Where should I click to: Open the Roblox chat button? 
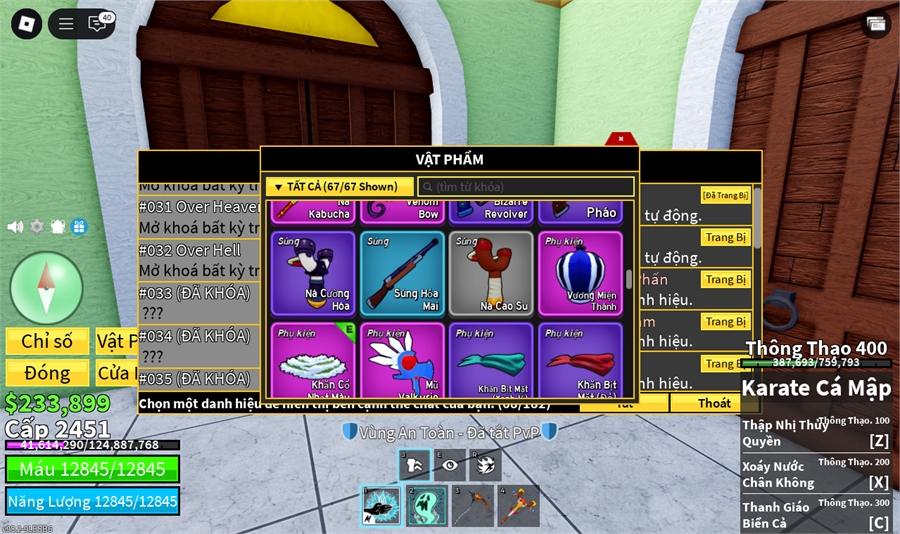(98, 23)
